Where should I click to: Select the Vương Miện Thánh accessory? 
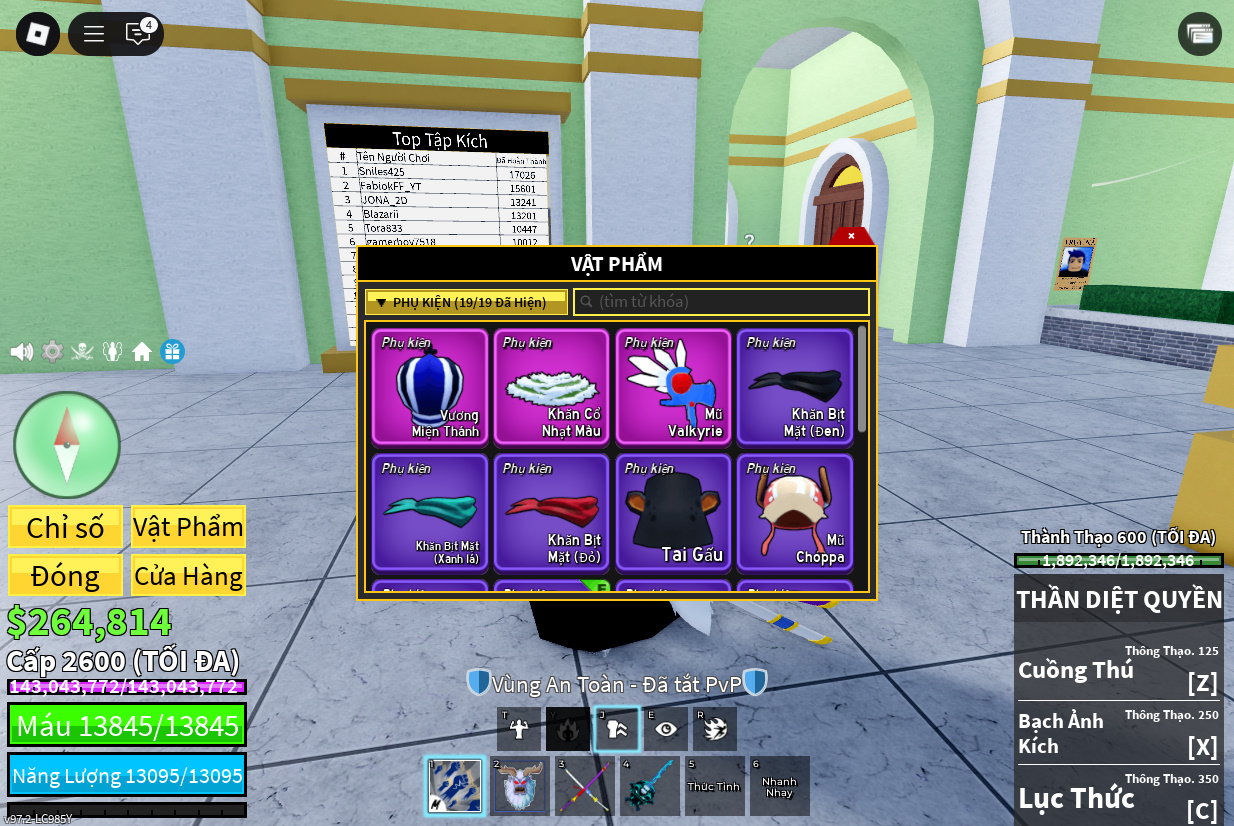point(430,387)
